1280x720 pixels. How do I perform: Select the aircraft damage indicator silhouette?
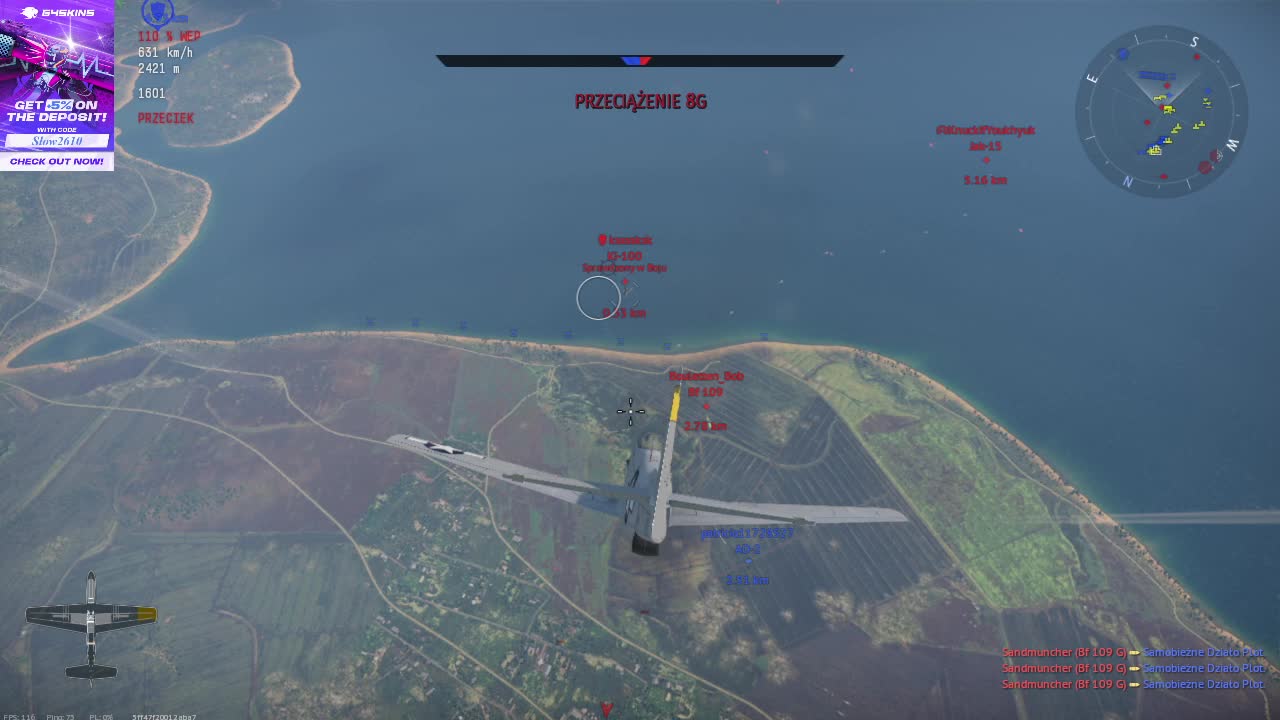coord(91,626)
